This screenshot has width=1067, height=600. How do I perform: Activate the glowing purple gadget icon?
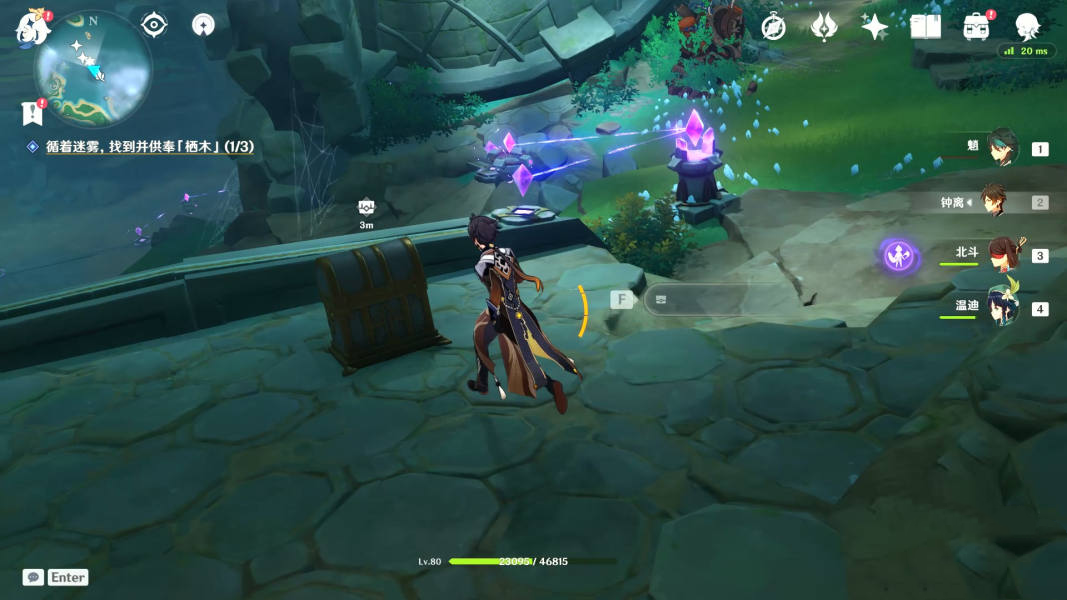coord(900,256)
